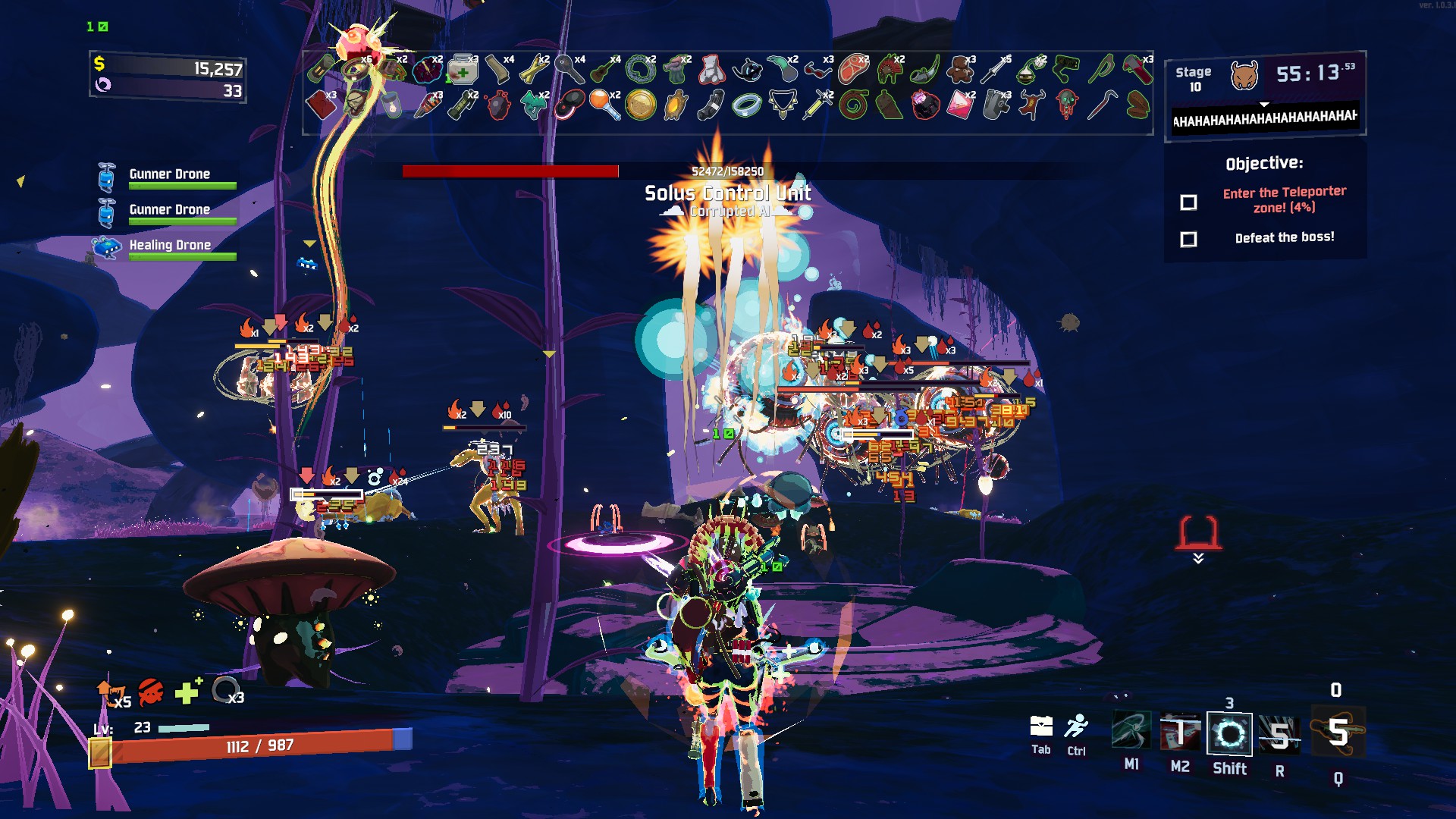Activate the R special skill icon
Image resolution: width=1456 pixels, height=819 pixels.
(1280, 734)
